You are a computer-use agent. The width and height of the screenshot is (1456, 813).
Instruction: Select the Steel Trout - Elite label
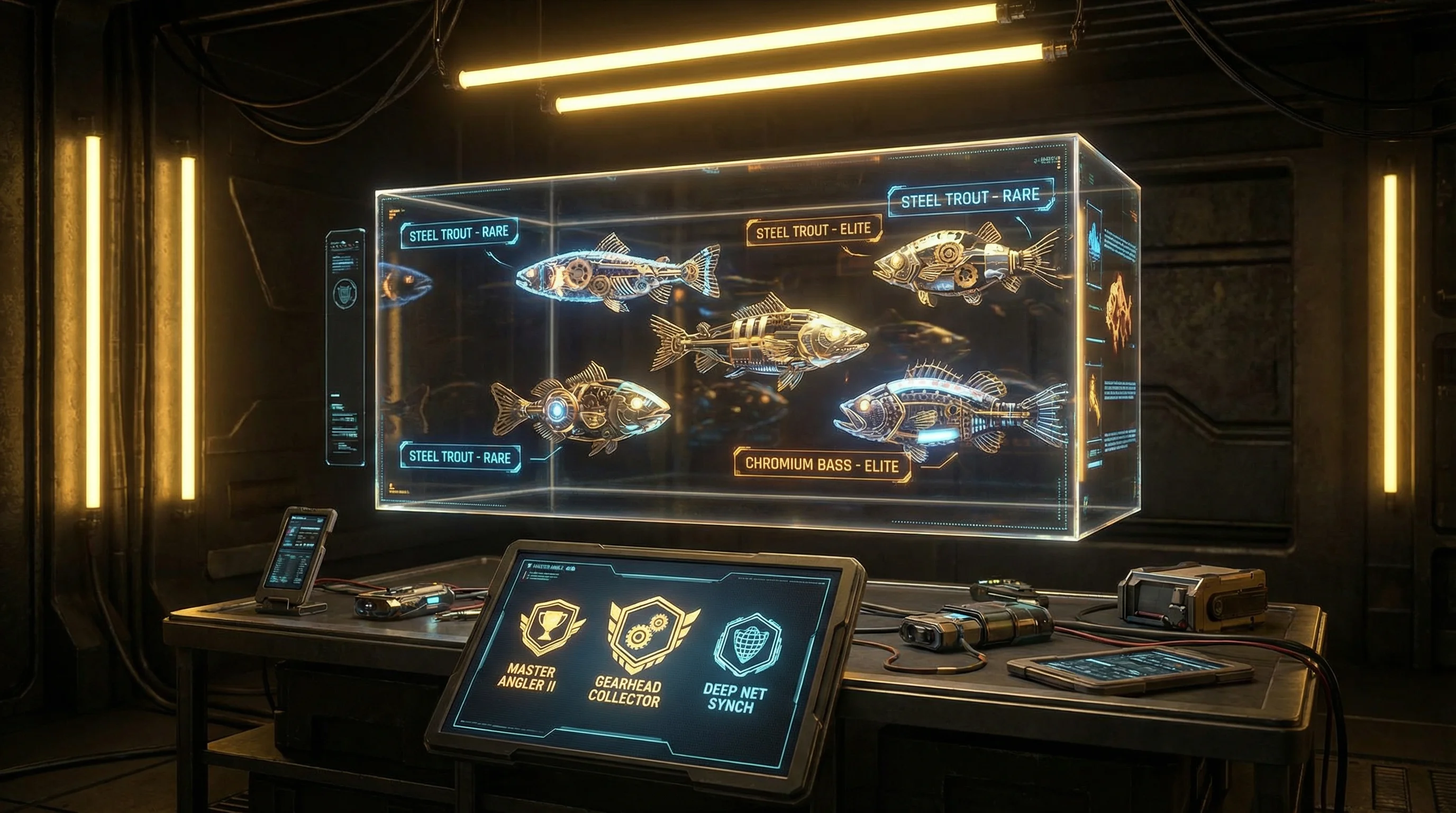click(x=813, y=230)
